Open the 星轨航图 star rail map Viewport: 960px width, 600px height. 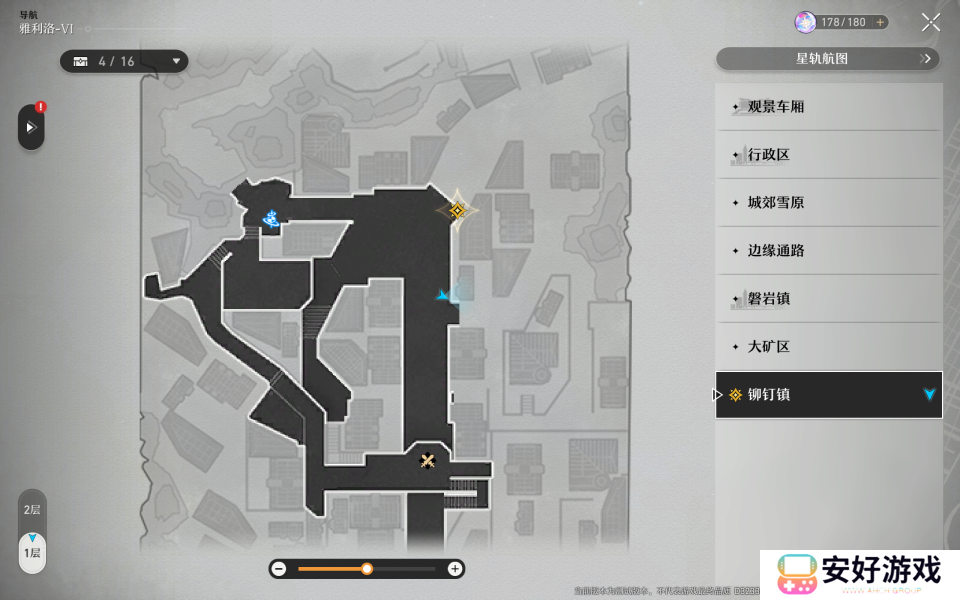click(x=828, y=59)
